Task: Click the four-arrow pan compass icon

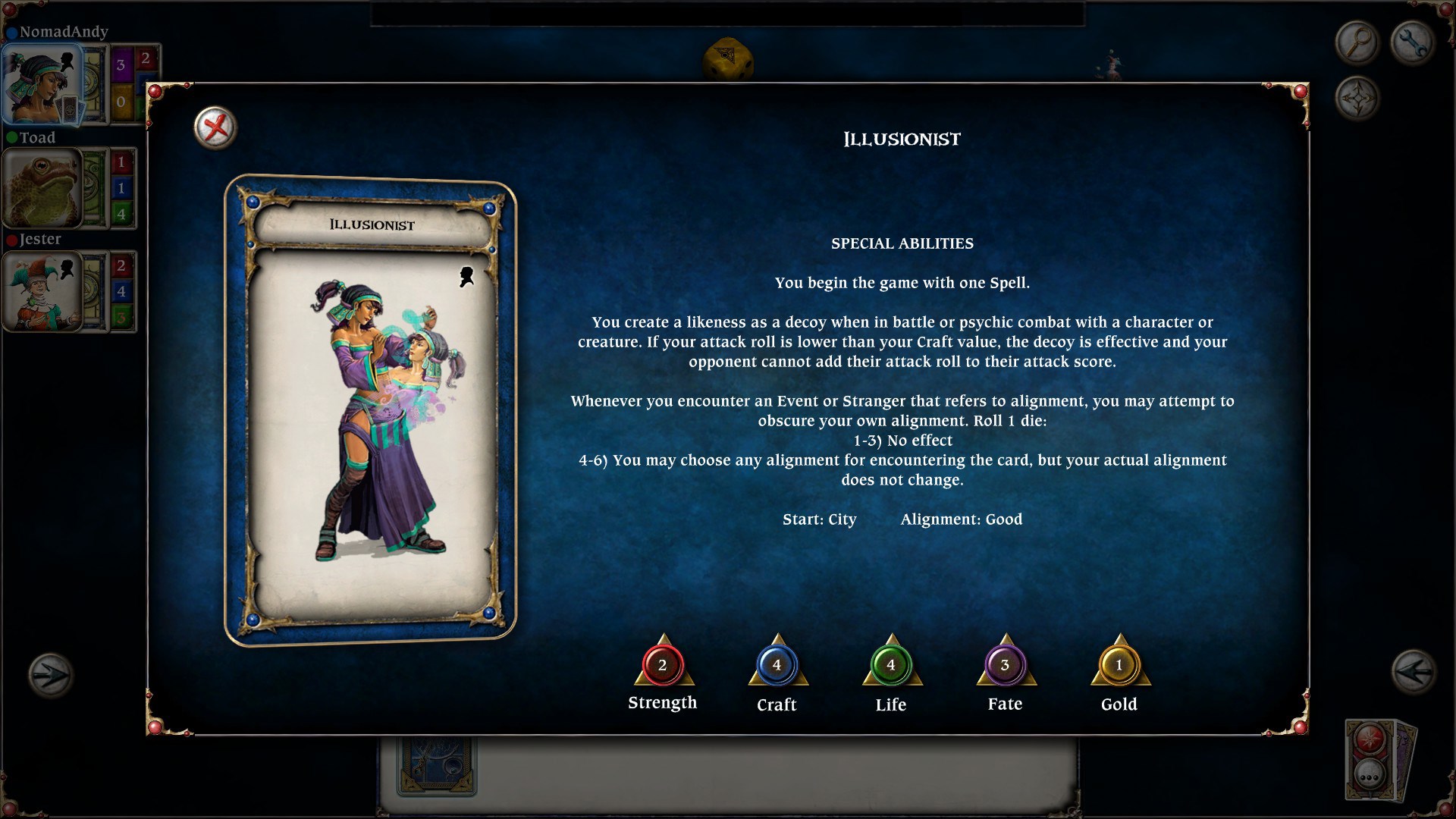Action: pos(1357,97)
